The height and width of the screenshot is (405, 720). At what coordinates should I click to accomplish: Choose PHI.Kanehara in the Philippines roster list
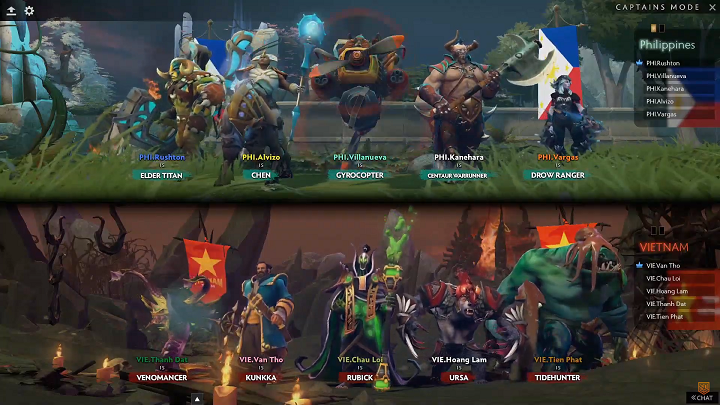pos(665,88)
